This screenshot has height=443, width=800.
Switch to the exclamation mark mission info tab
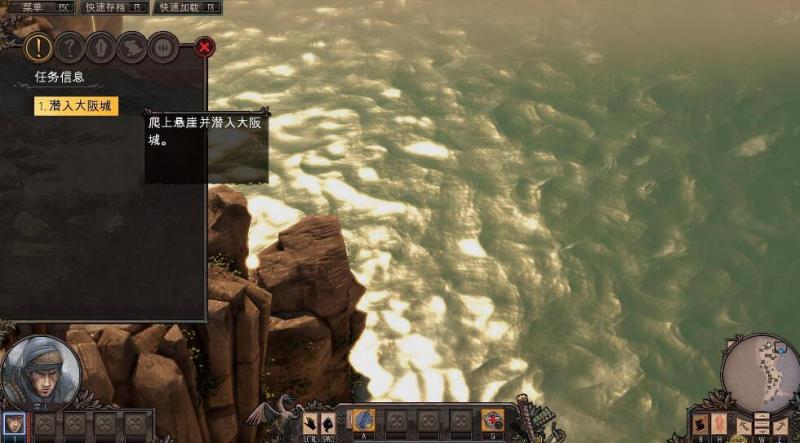pyautogui.click(x=38, y=46)
